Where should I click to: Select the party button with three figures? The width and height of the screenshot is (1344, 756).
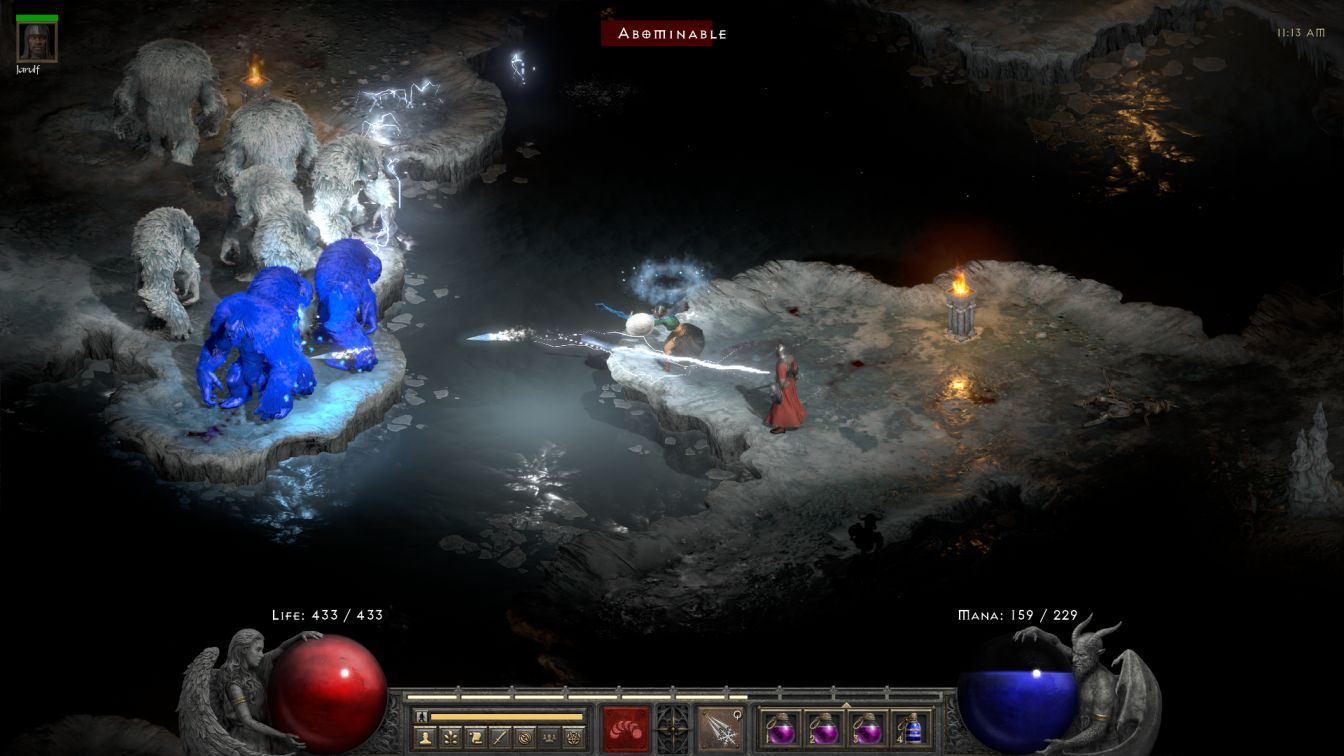(548, 737)
